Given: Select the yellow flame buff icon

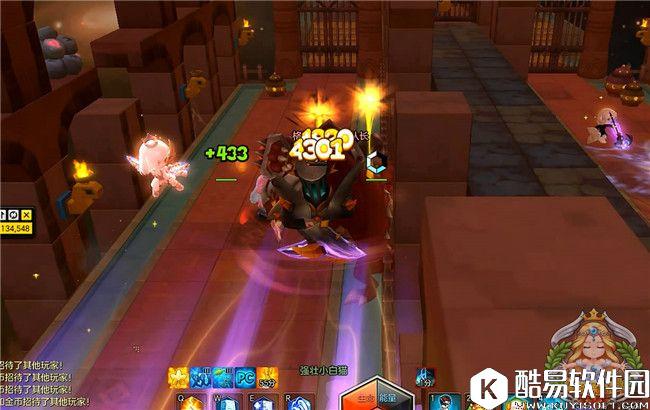Looking at the screenshot, I should tap(179, 378).
